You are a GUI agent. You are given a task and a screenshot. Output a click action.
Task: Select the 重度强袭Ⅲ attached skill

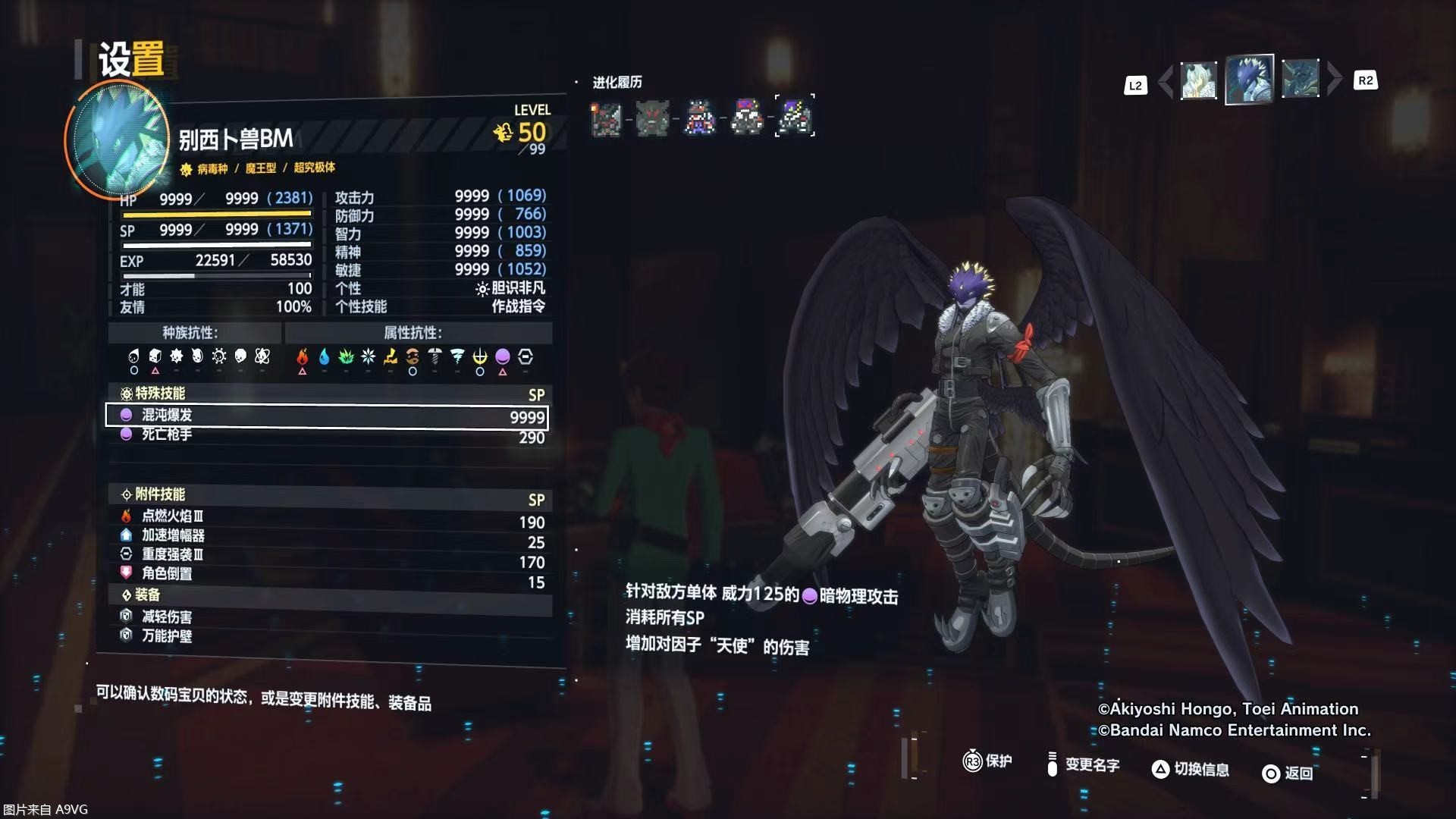[x=326, y=555]
